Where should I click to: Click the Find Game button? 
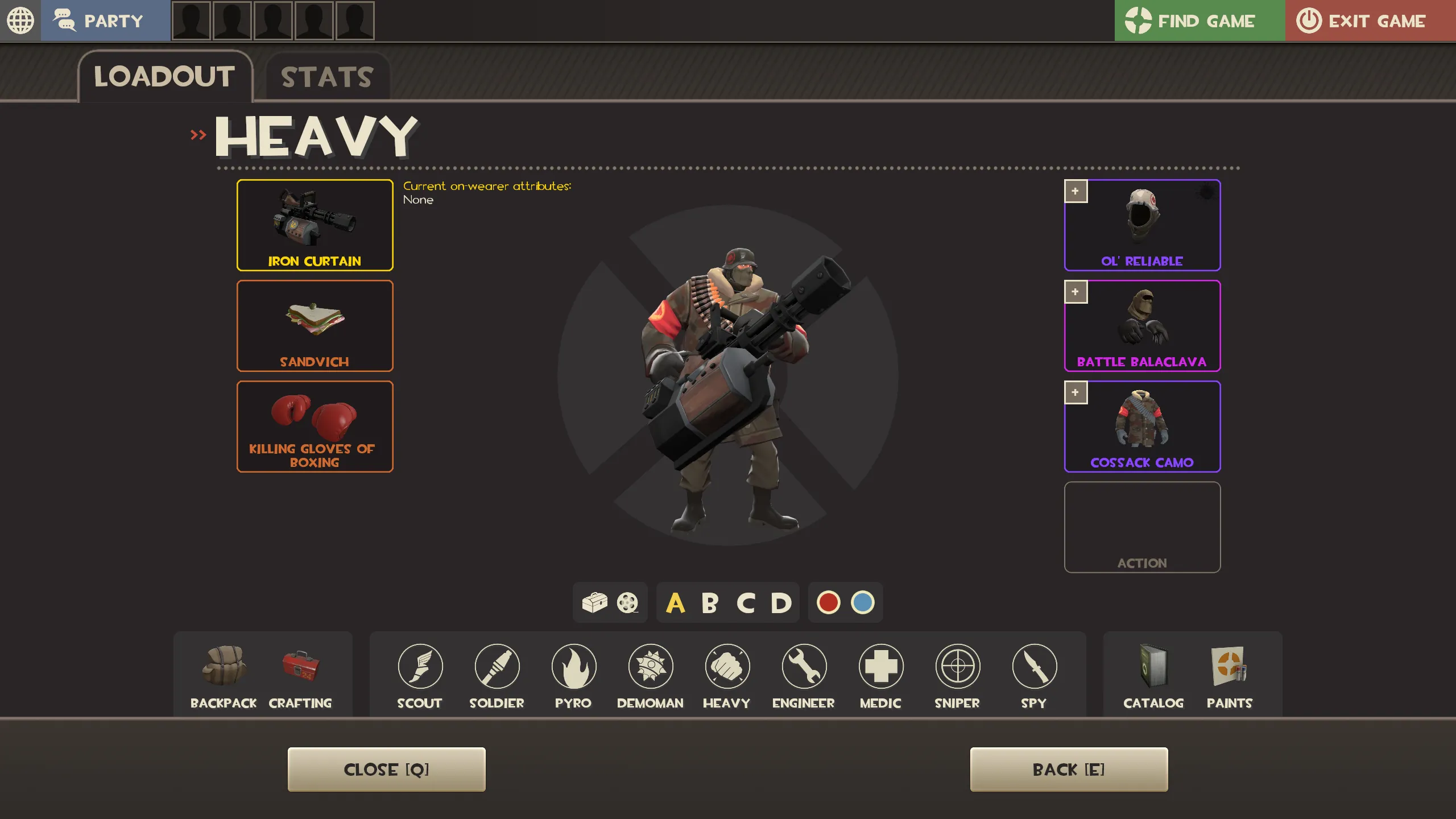1199,21
